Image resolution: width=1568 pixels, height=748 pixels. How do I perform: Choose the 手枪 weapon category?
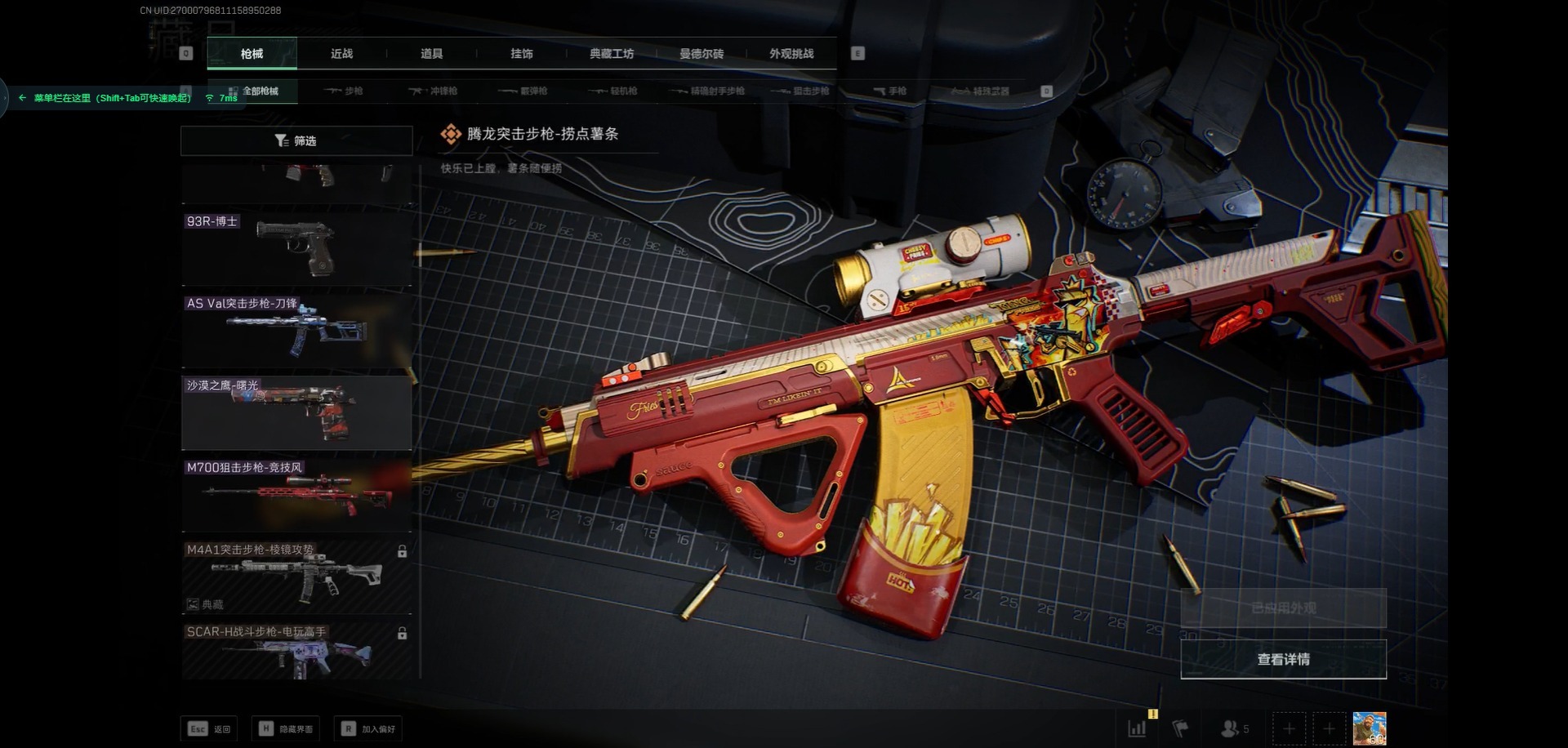click(890, 91)
